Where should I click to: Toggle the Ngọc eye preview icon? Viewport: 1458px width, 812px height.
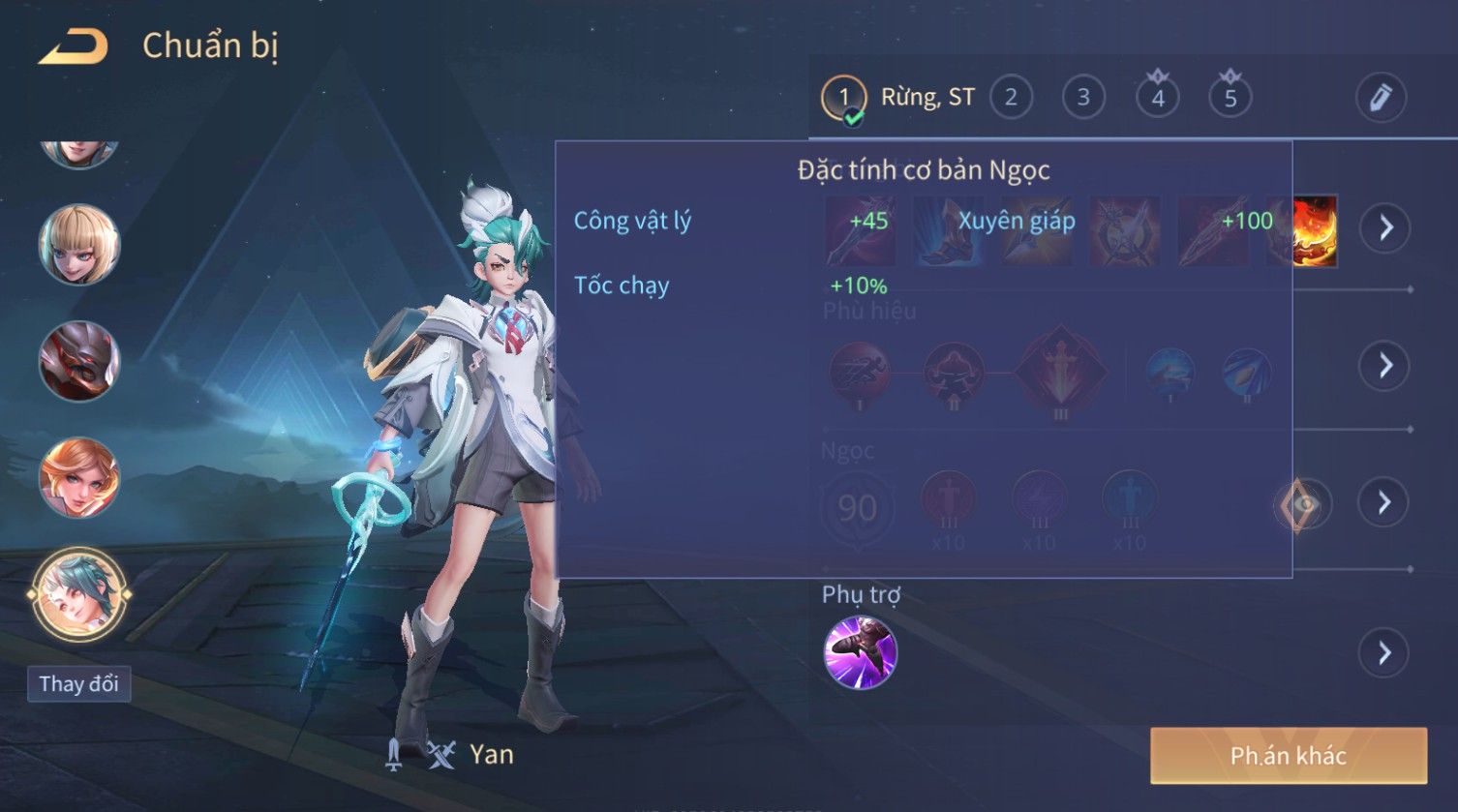pyautogui.click(x=1302, y=504)
